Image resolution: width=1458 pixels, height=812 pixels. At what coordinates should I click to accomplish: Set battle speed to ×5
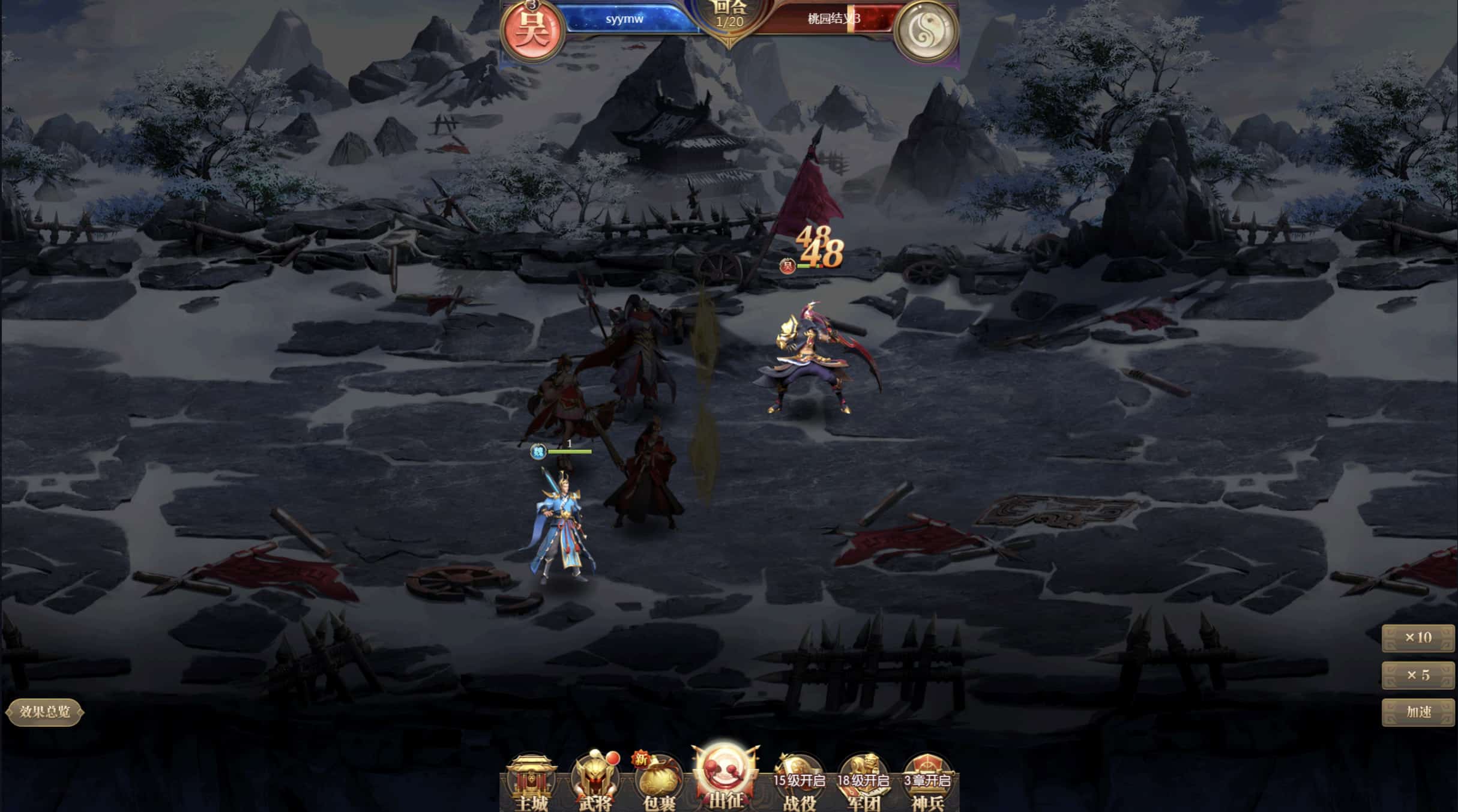(x=1418, y=675)
